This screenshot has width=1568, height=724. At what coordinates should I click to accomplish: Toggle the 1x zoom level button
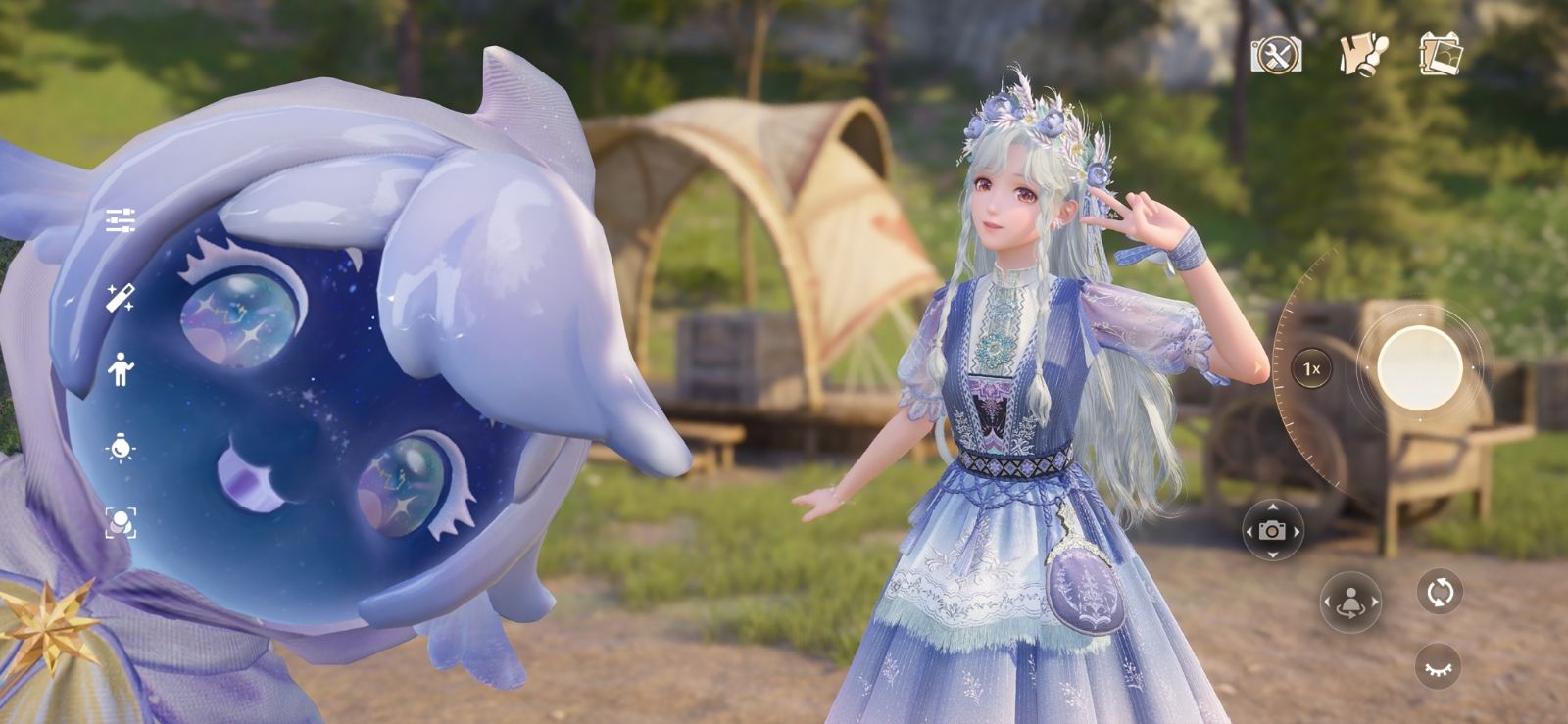point(1311,369)
